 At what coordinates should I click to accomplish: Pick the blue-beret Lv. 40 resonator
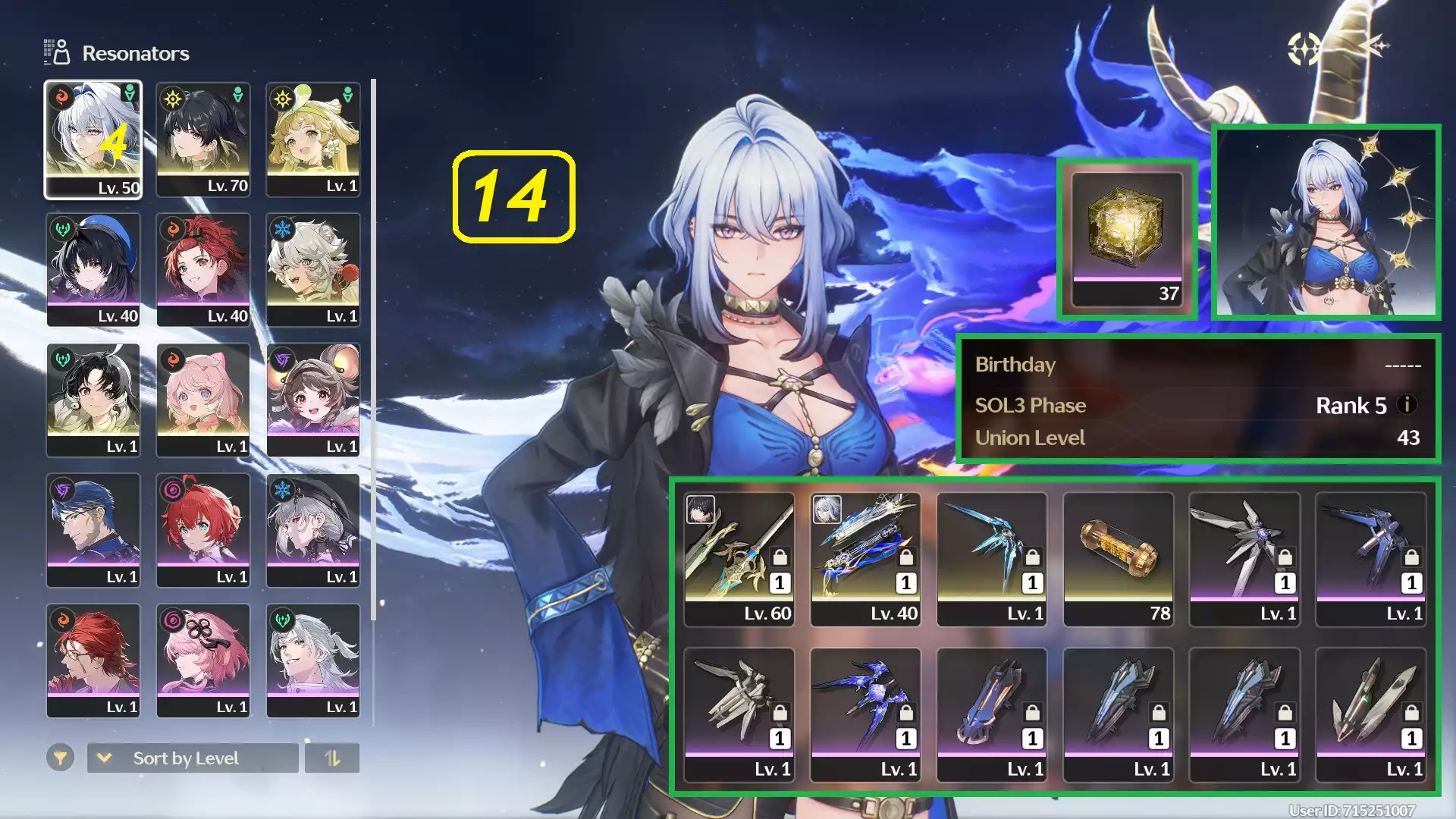pyautogui.click(x=93, y=269)
